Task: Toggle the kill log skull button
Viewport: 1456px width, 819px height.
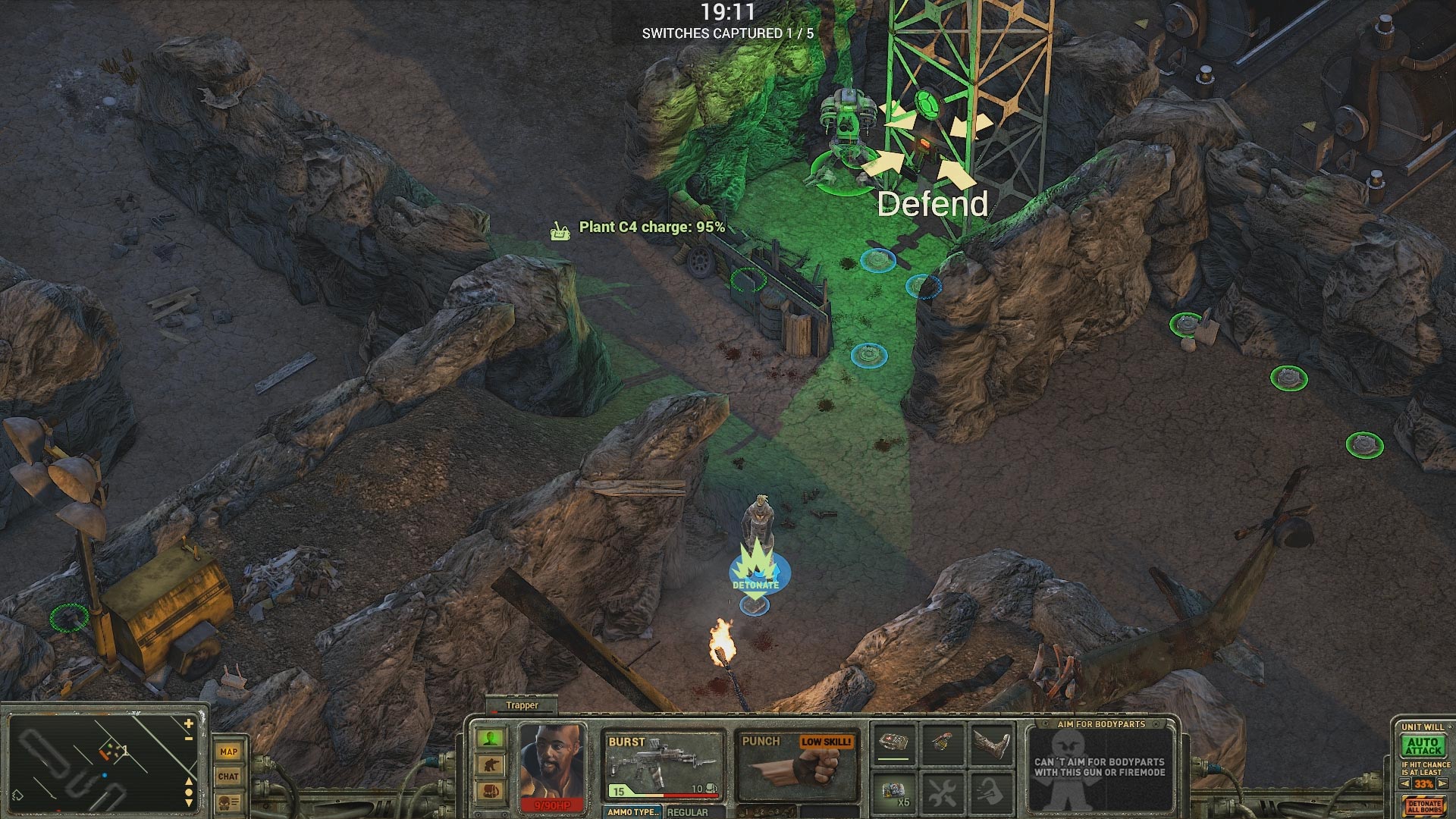Action: [228, 802]
